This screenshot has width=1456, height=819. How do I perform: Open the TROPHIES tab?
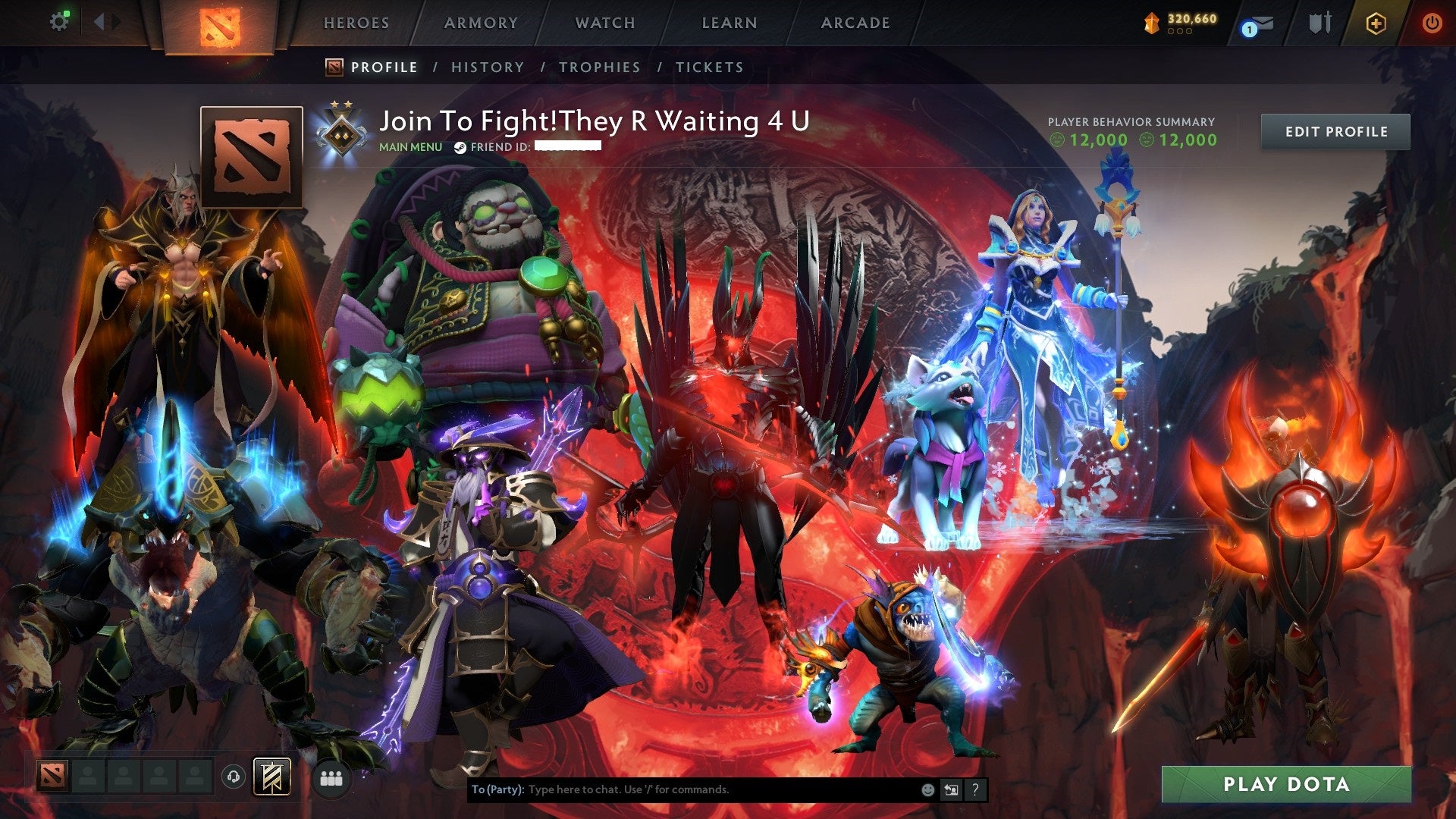(x=600, y=67)
